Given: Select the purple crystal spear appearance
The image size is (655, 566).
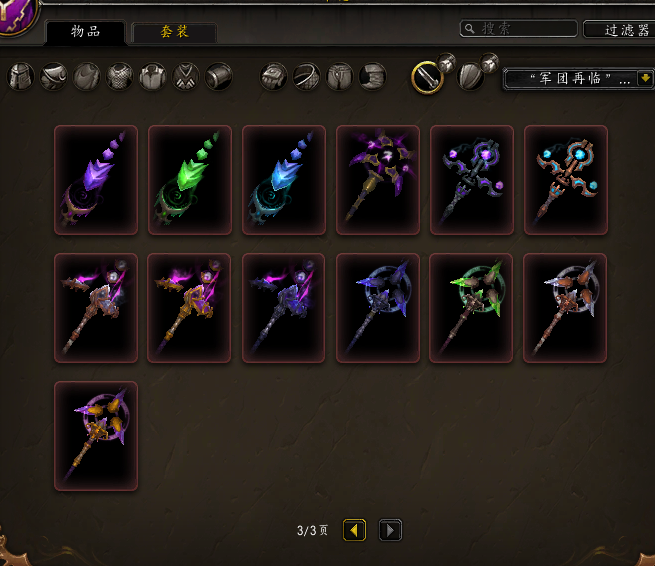Looking at the screenshot, I should pos(96,180).
